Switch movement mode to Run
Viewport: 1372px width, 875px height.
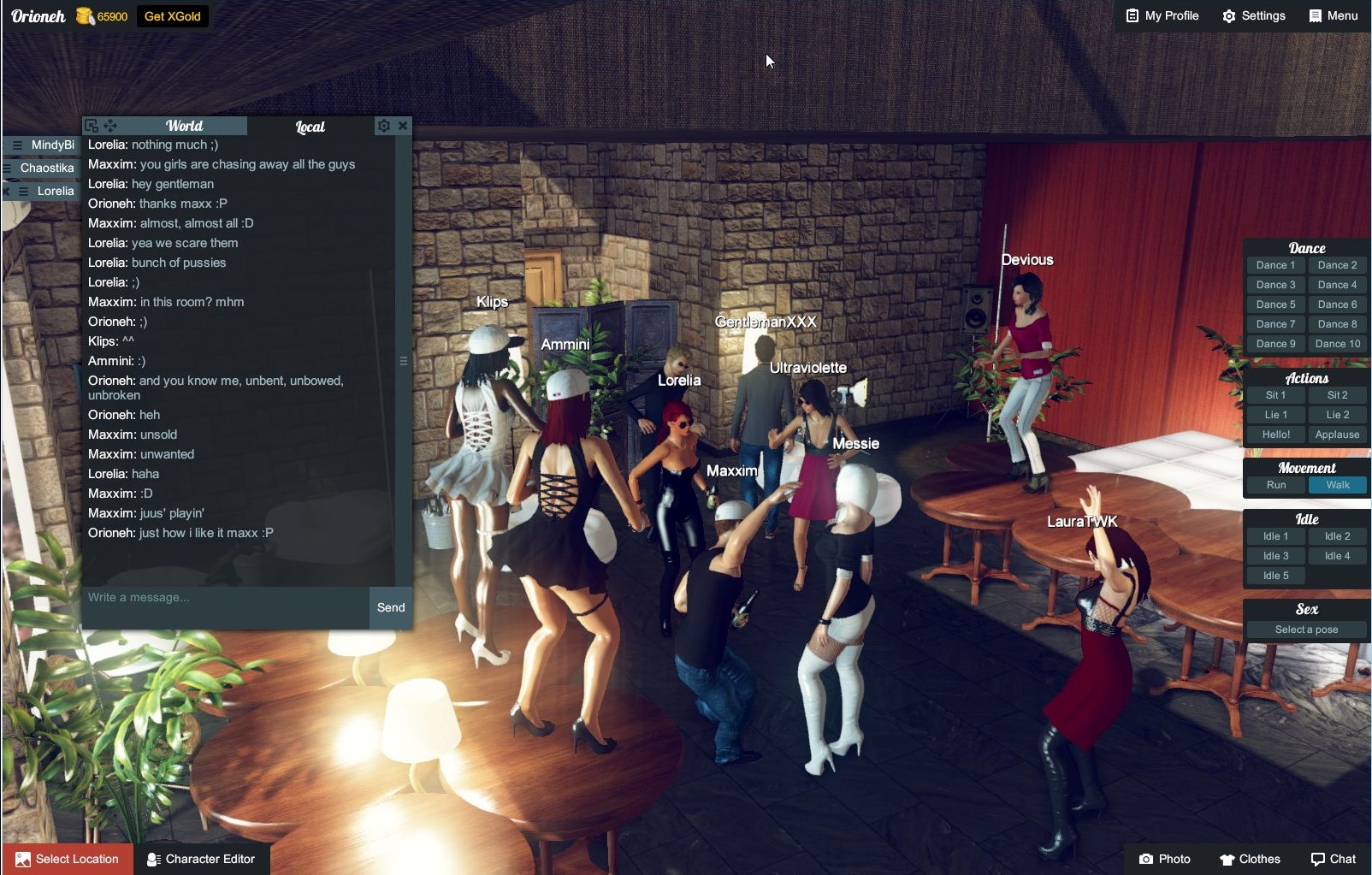coord(1275,485)
